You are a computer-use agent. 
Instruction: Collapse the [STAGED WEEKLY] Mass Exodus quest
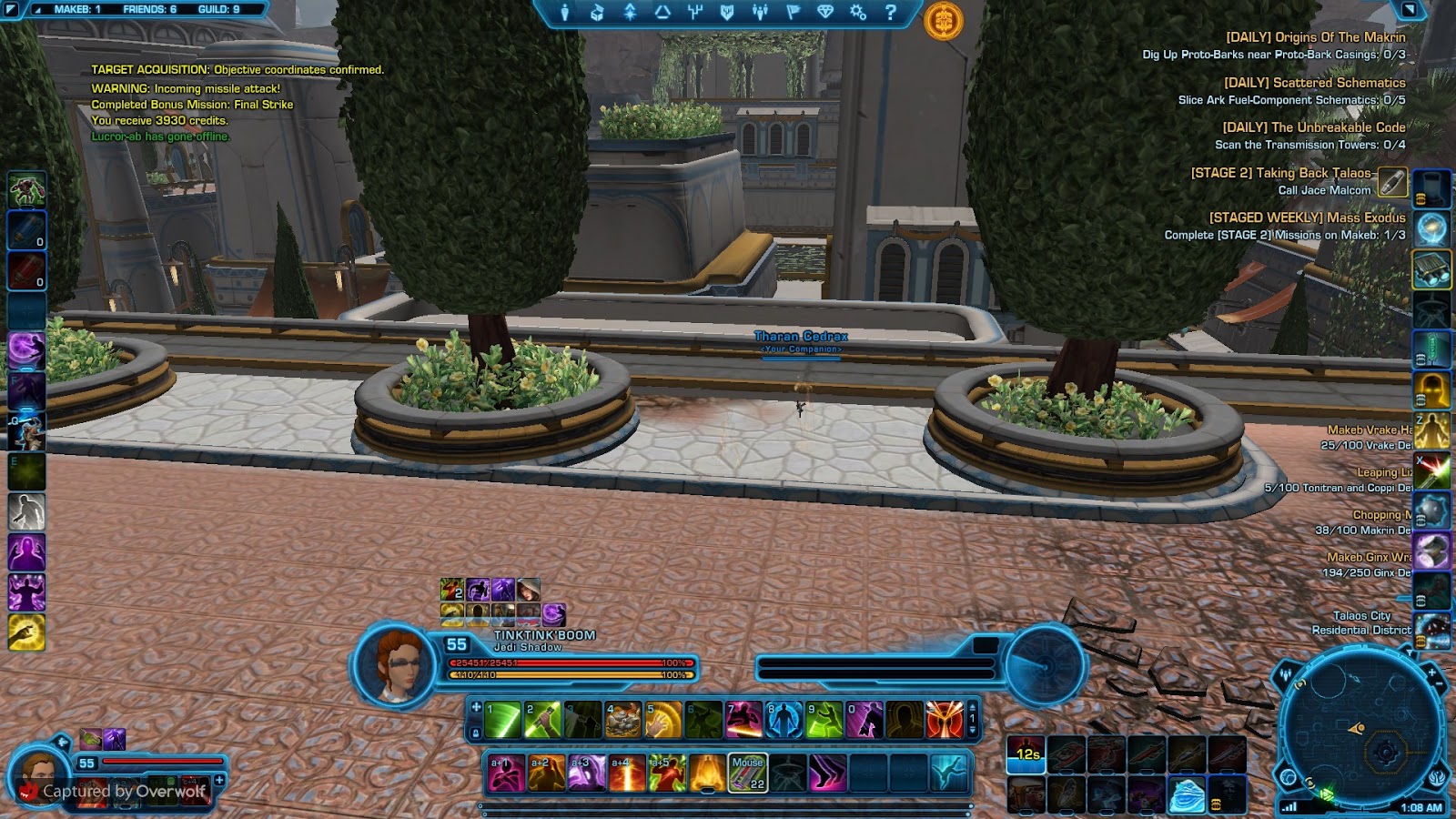[x=1307, y=218]
